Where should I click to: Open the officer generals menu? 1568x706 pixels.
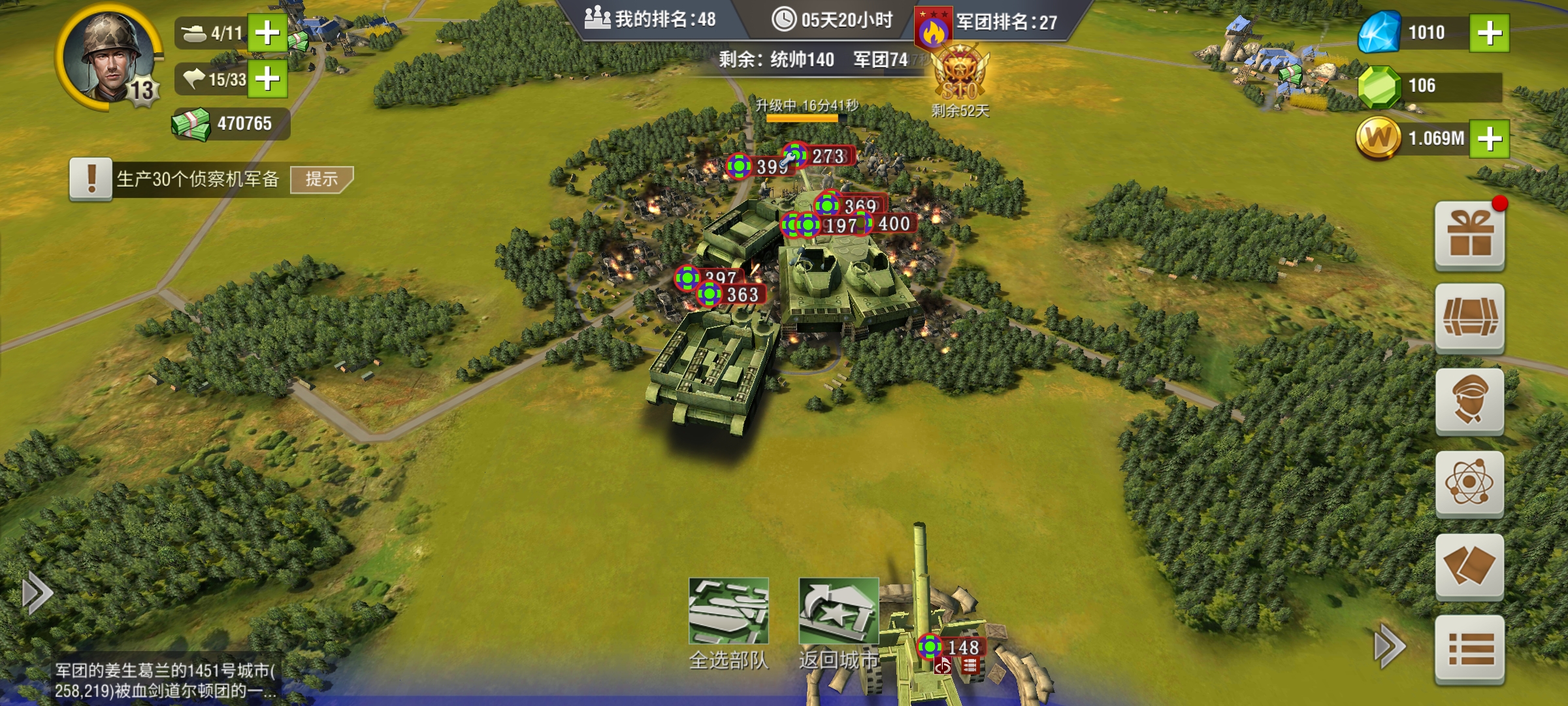(1469, 401)
